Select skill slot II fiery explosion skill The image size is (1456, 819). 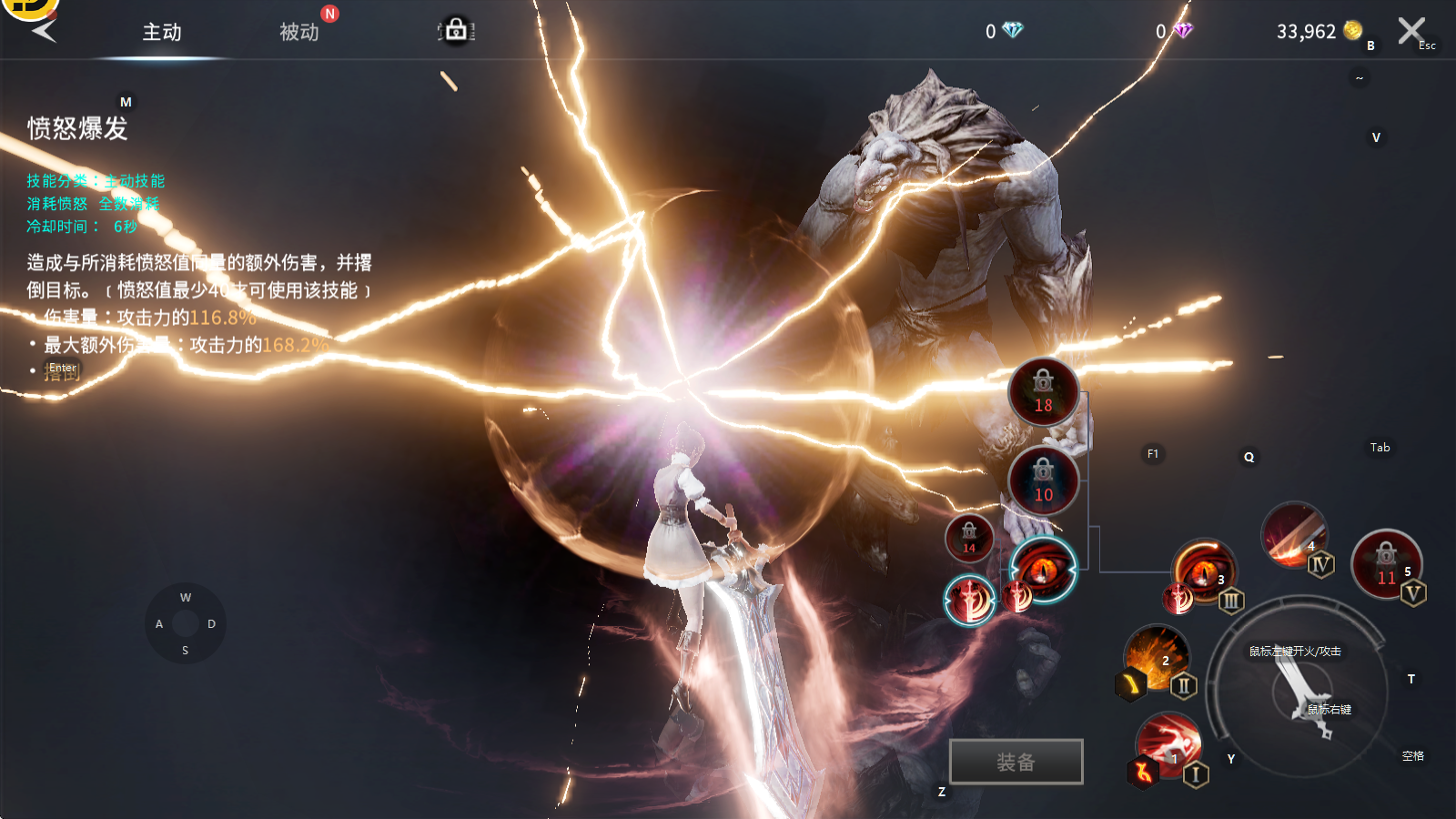tap(1157, 657)
